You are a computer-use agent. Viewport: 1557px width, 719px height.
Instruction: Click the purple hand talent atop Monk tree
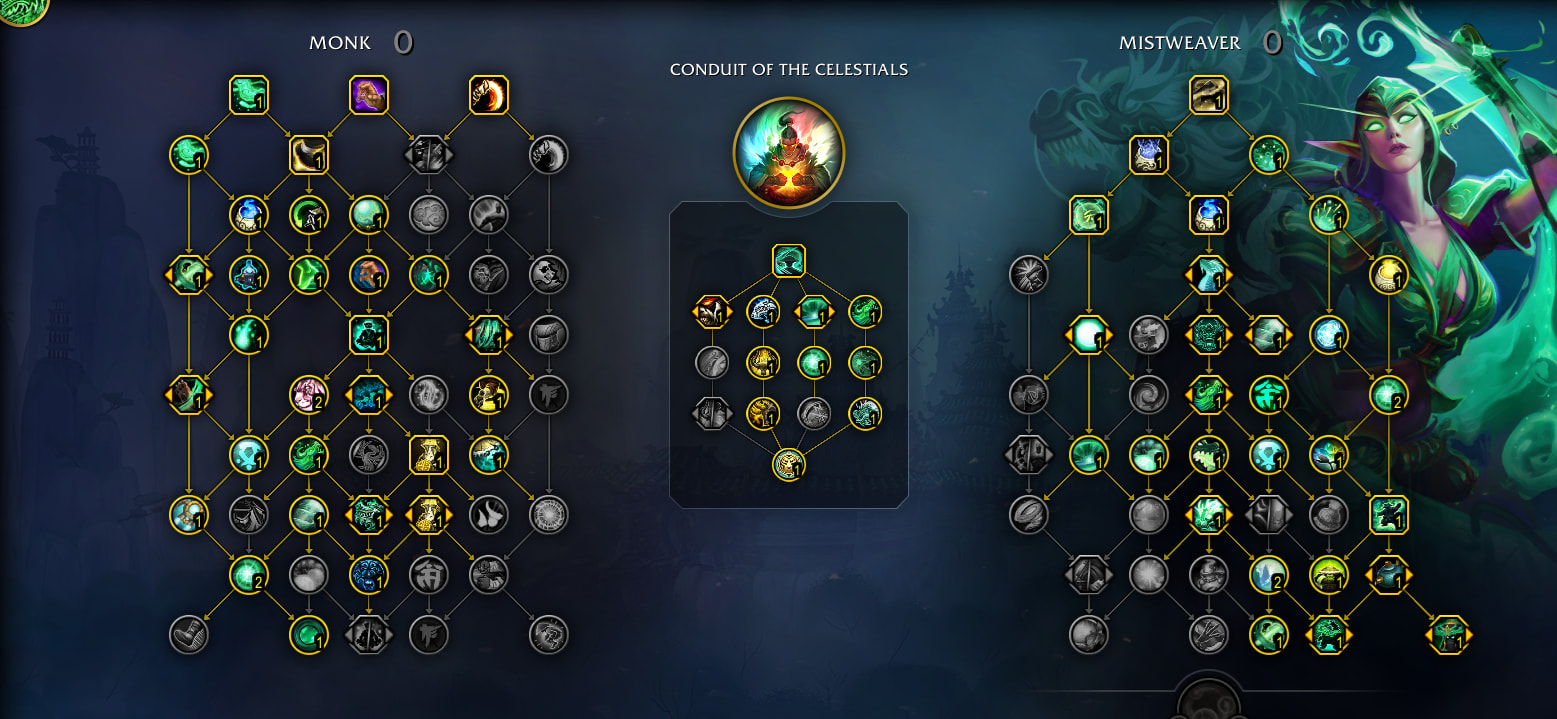tap(368, 95)
